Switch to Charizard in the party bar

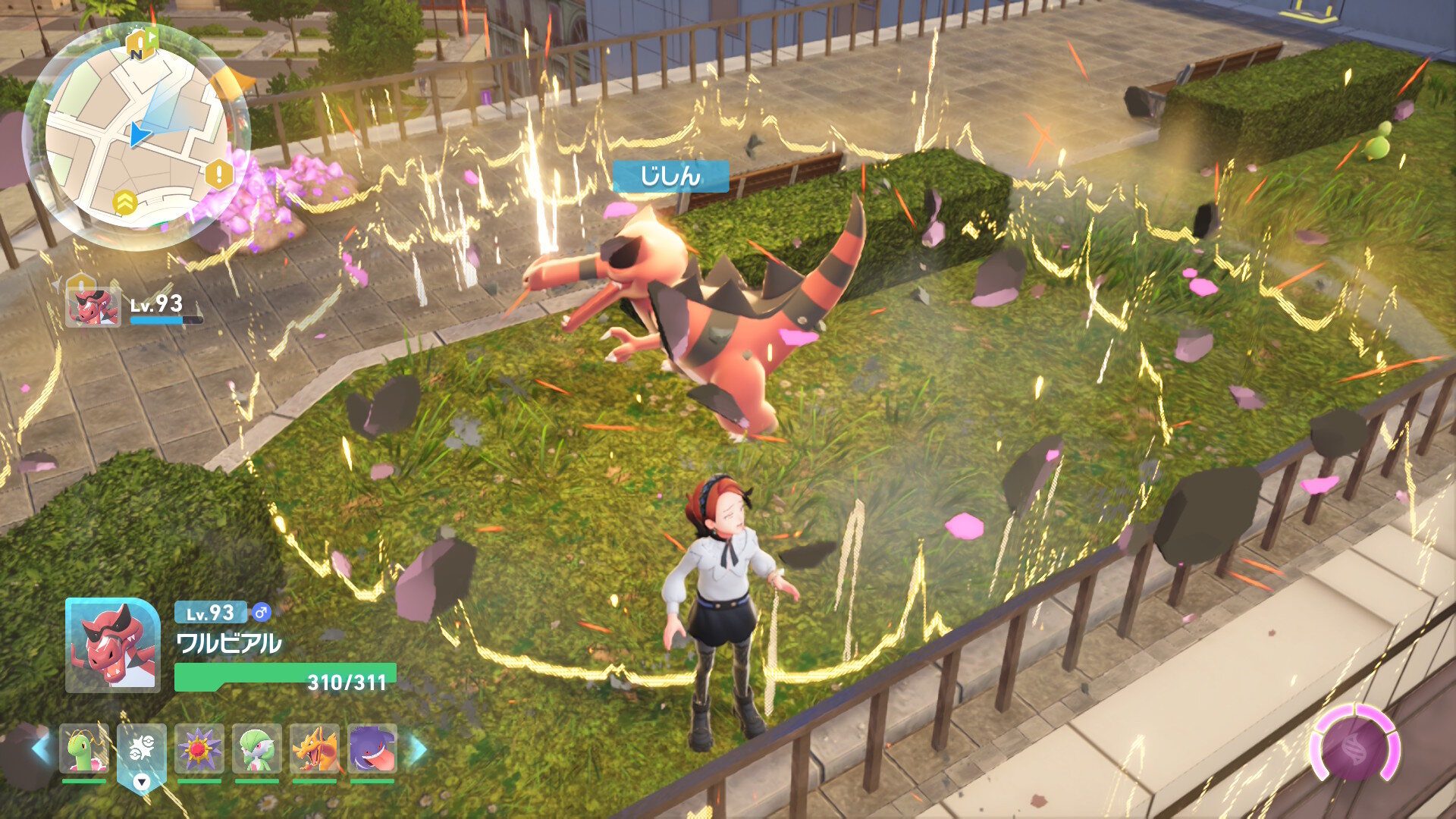coord(314,749)
